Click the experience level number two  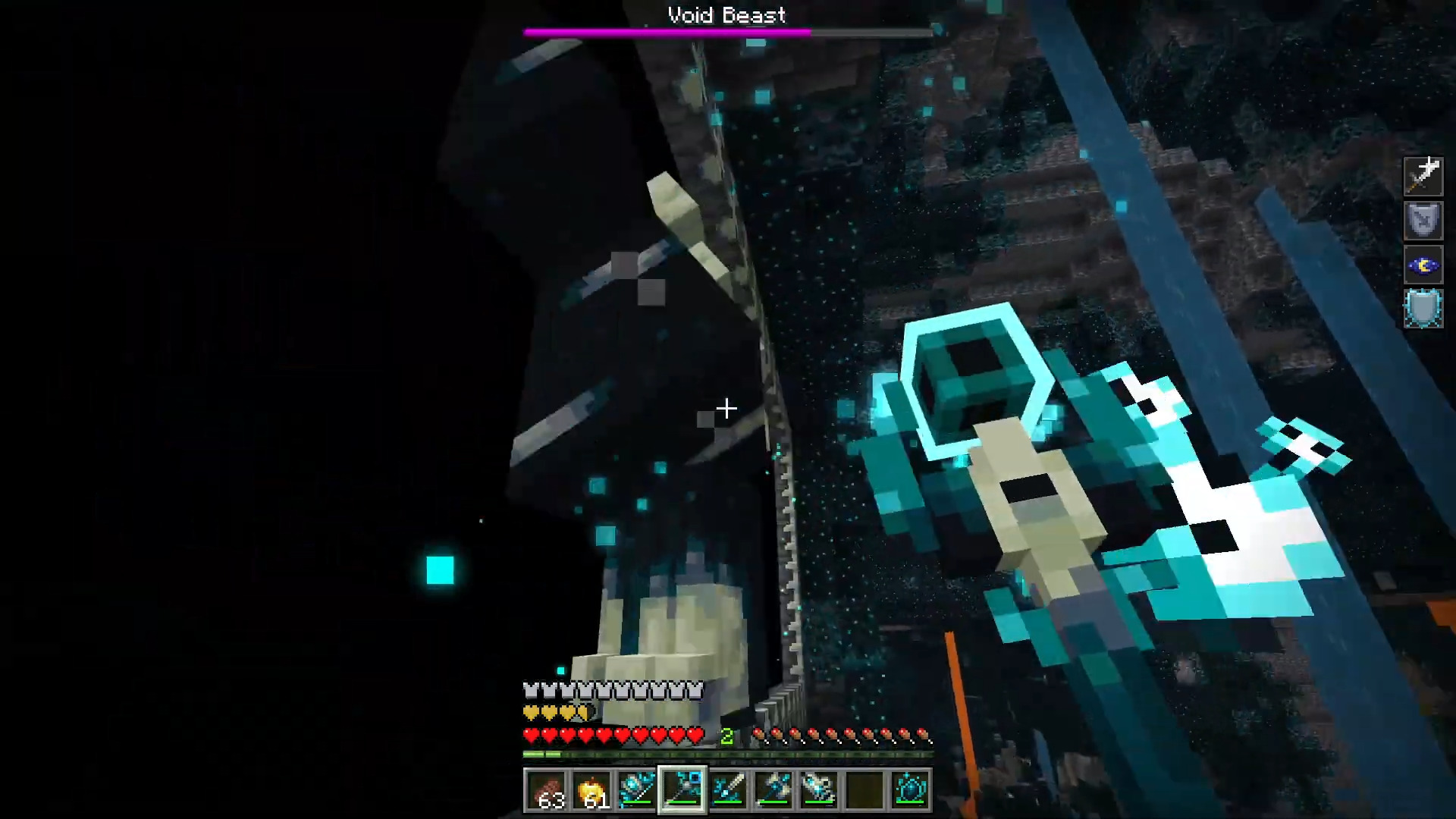[726, 734]
